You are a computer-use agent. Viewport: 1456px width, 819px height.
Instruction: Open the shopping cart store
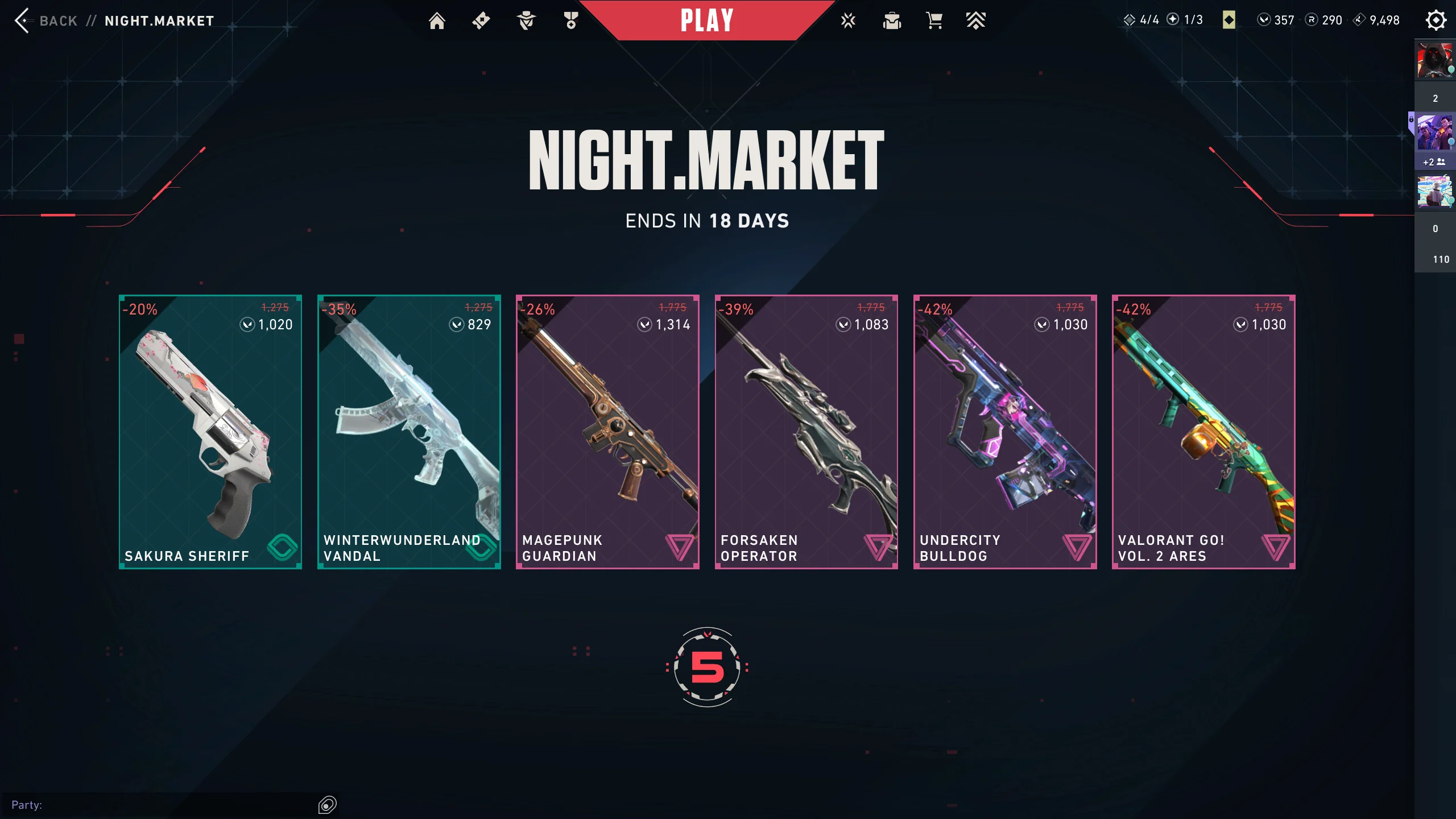(934, 21)
